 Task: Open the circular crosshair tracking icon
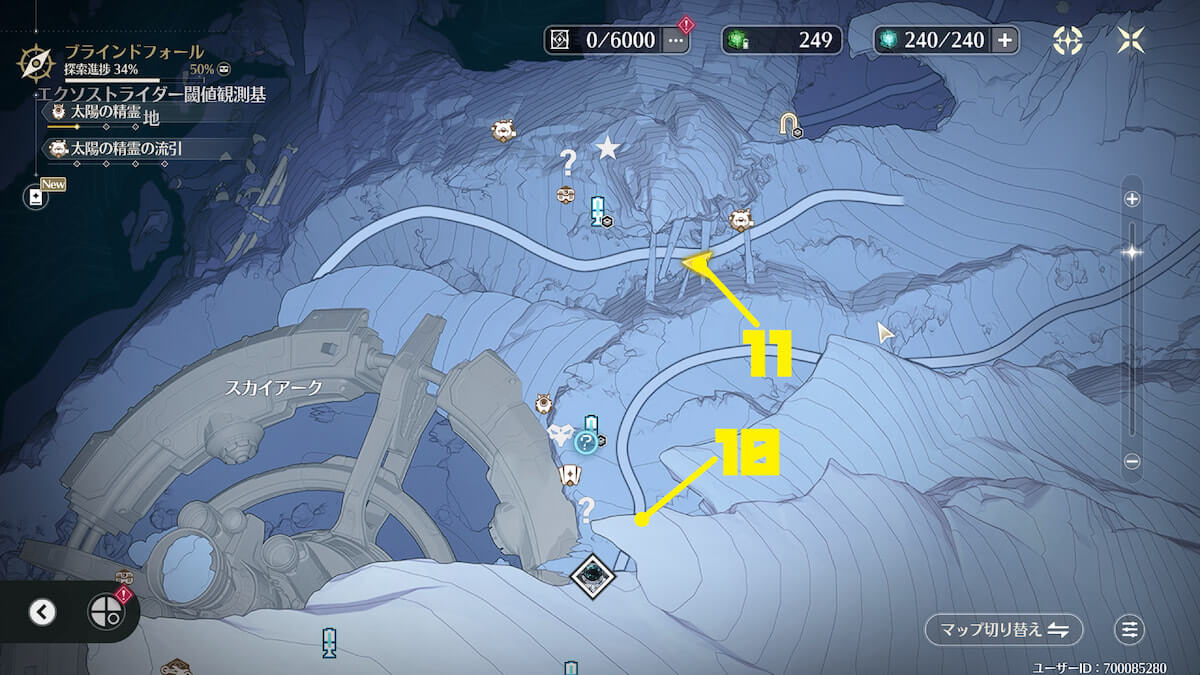1068,40
